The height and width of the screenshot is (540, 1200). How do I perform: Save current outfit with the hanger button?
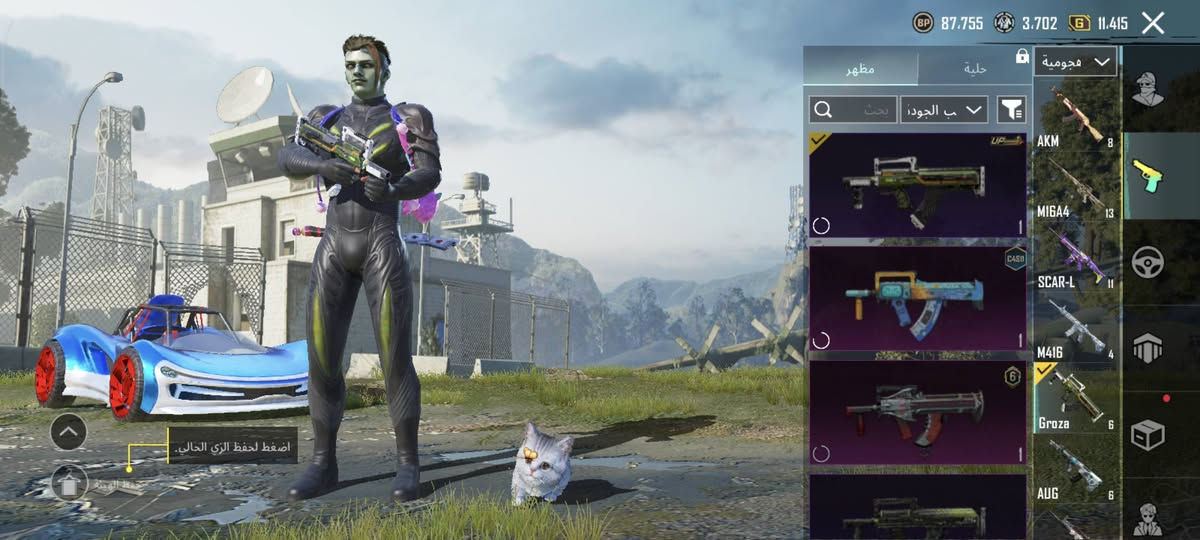coord(69,484)
